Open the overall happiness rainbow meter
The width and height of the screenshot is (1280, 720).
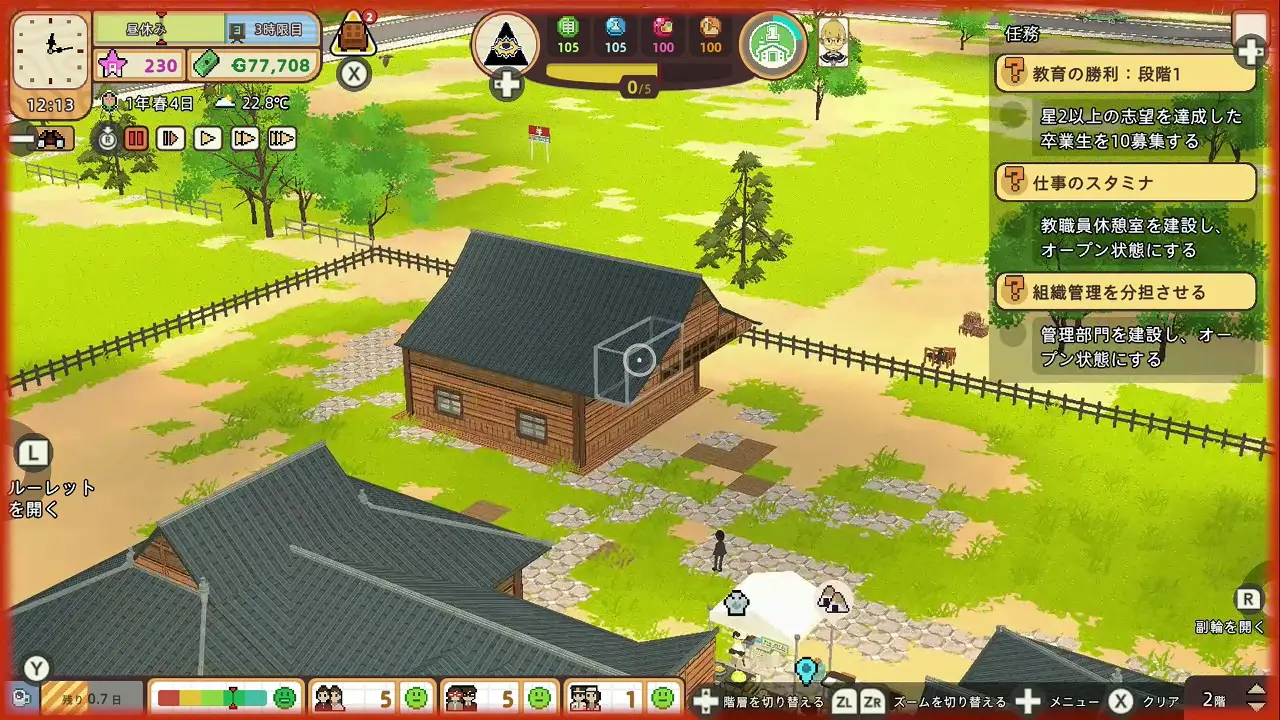tap(226, 697)
